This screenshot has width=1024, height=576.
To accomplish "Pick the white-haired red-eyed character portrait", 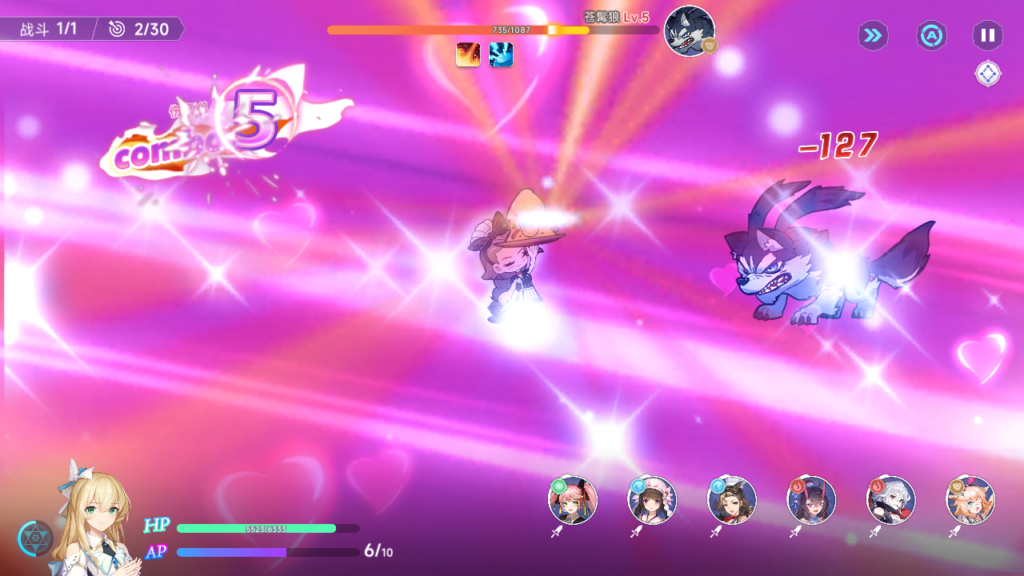I will tap(890, 500).
